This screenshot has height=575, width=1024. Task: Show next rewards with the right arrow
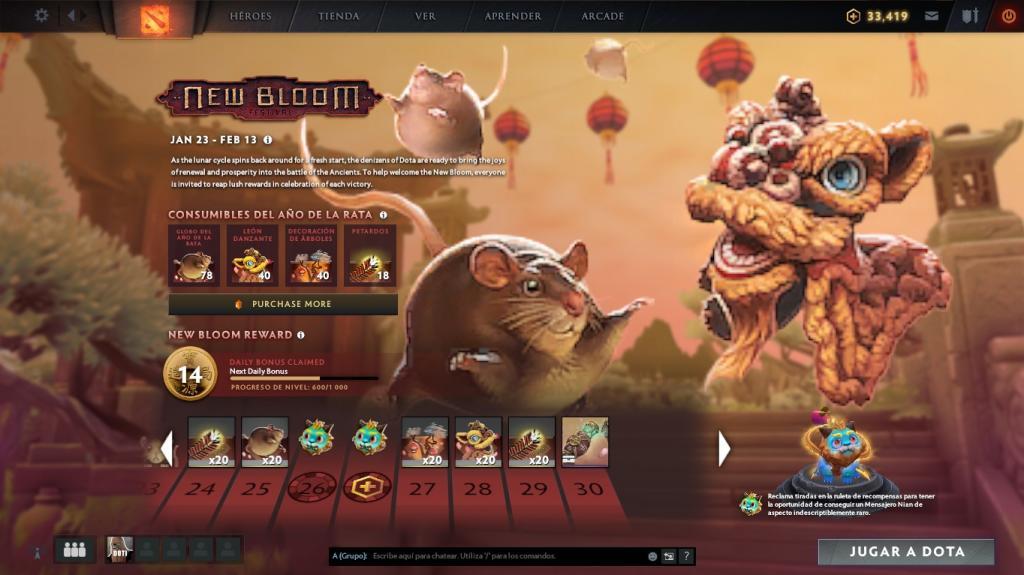(x=725, y=448)
